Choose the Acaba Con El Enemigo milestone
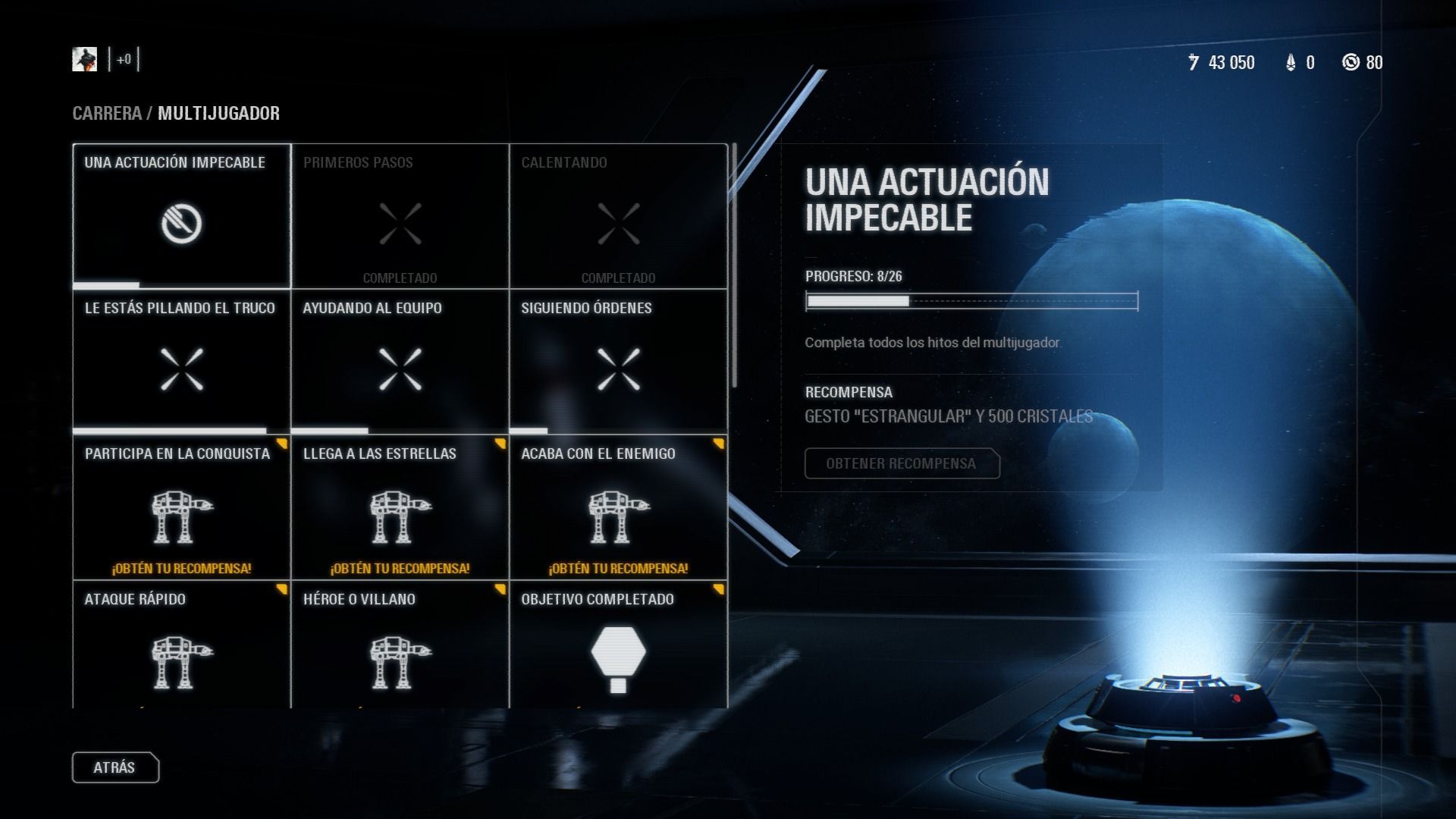1456x819 pixels. tap(618, 508)
